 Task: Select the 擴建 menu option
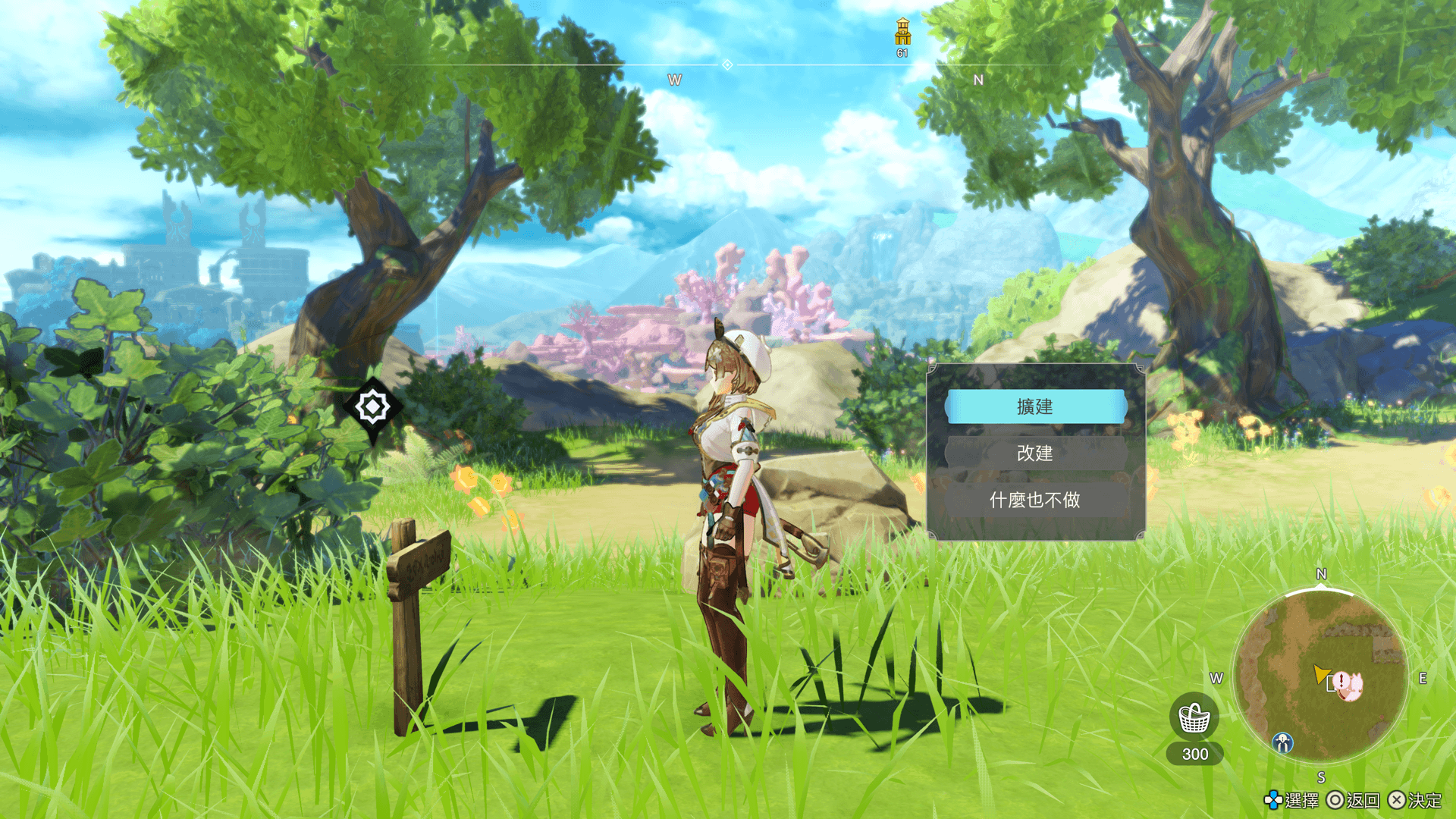coord(1035,407)
